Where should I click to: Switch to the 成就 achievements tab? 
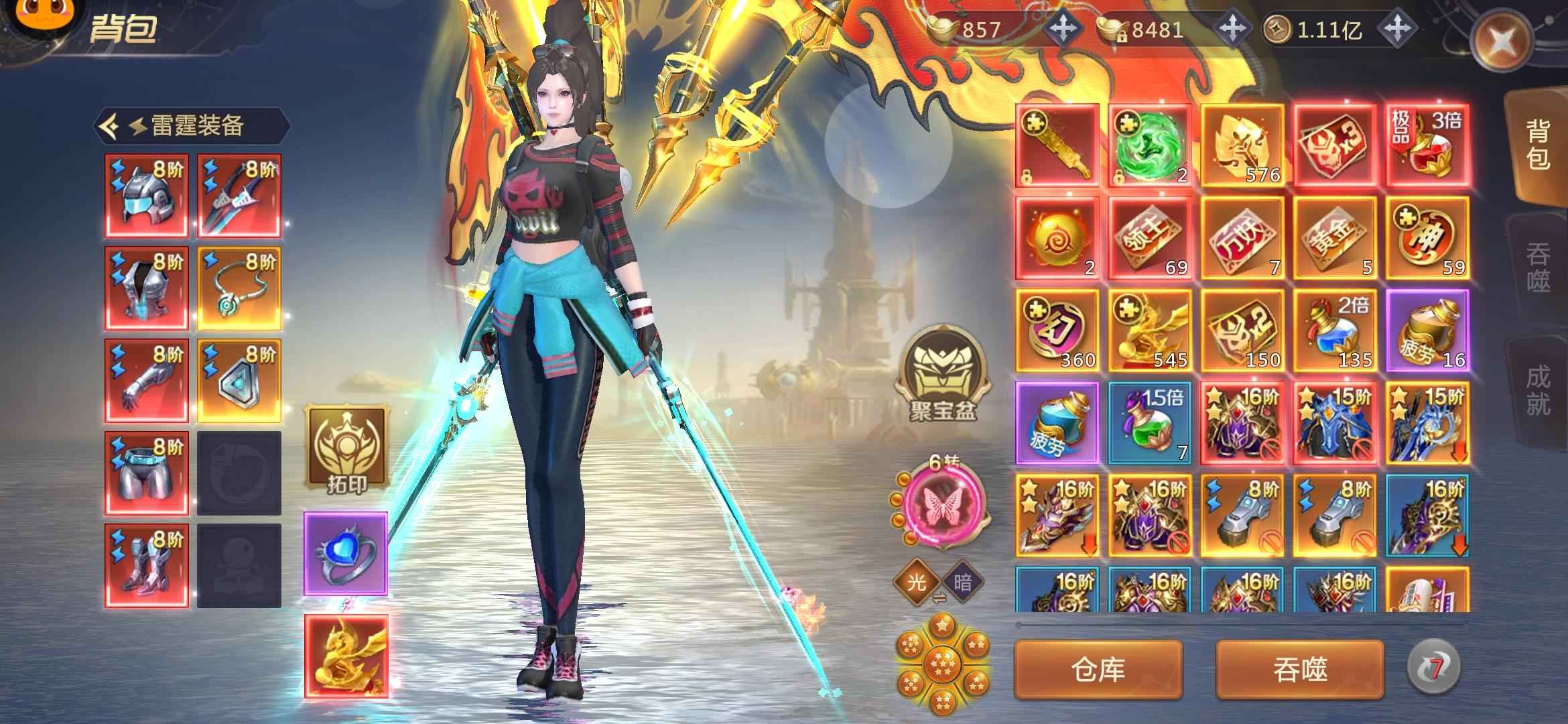coord(1539,389)
